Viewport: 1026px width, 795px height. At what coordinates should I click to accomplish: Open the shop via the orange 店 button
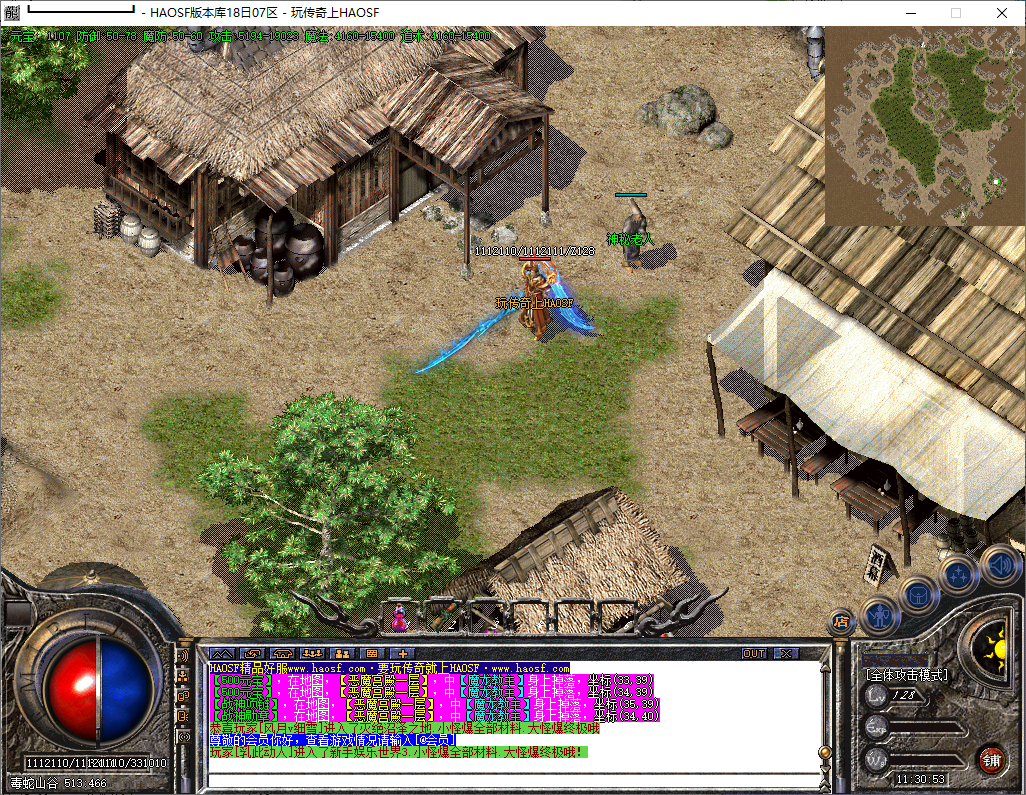tap(841, 621)
